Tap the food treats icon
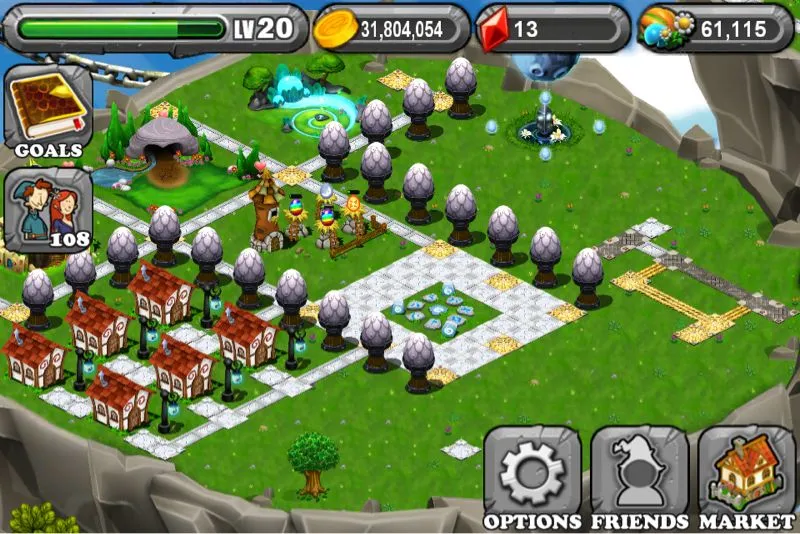 tap(664, 29)
